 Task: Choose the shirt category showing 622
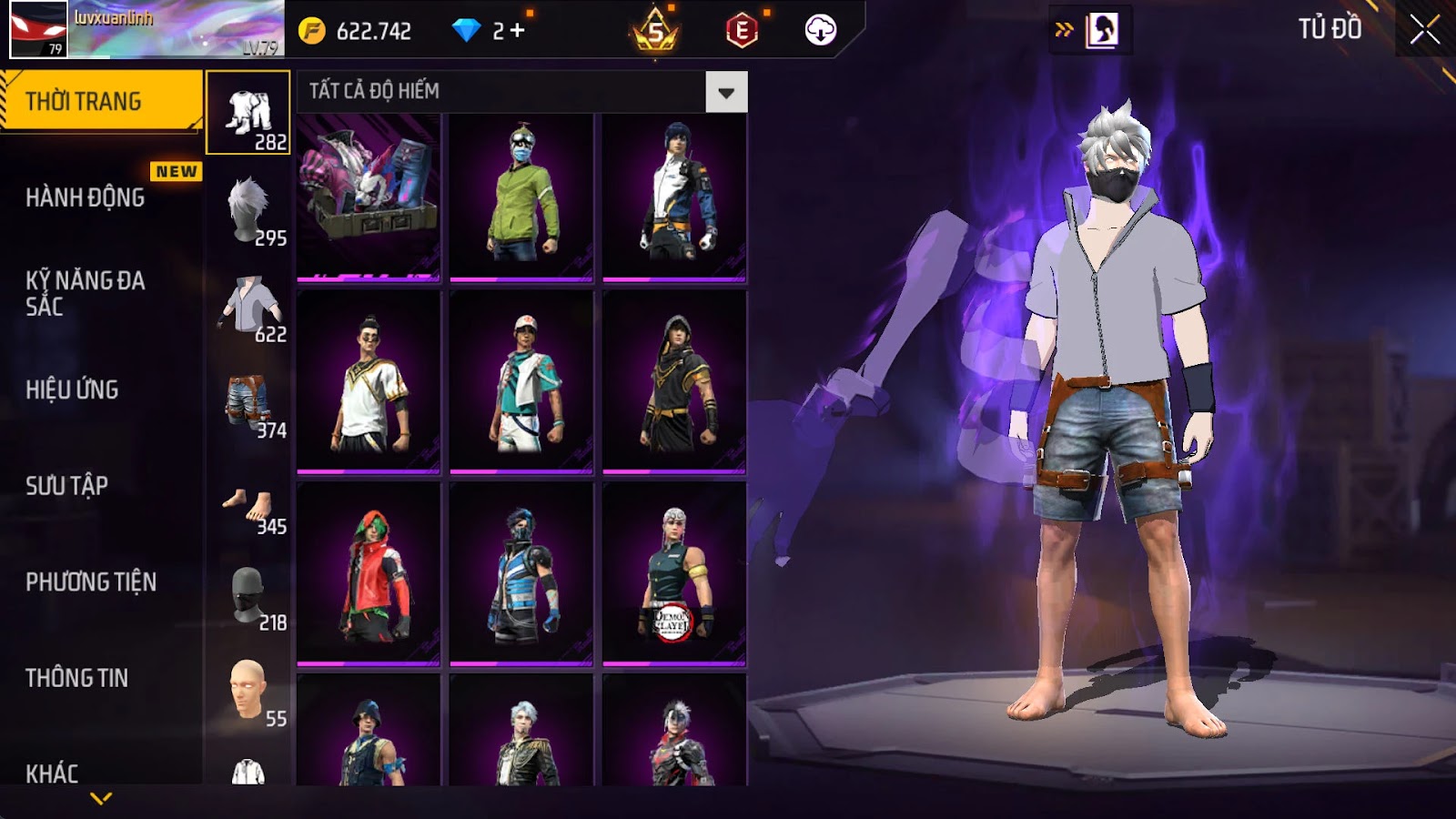(x=248, y=307)
